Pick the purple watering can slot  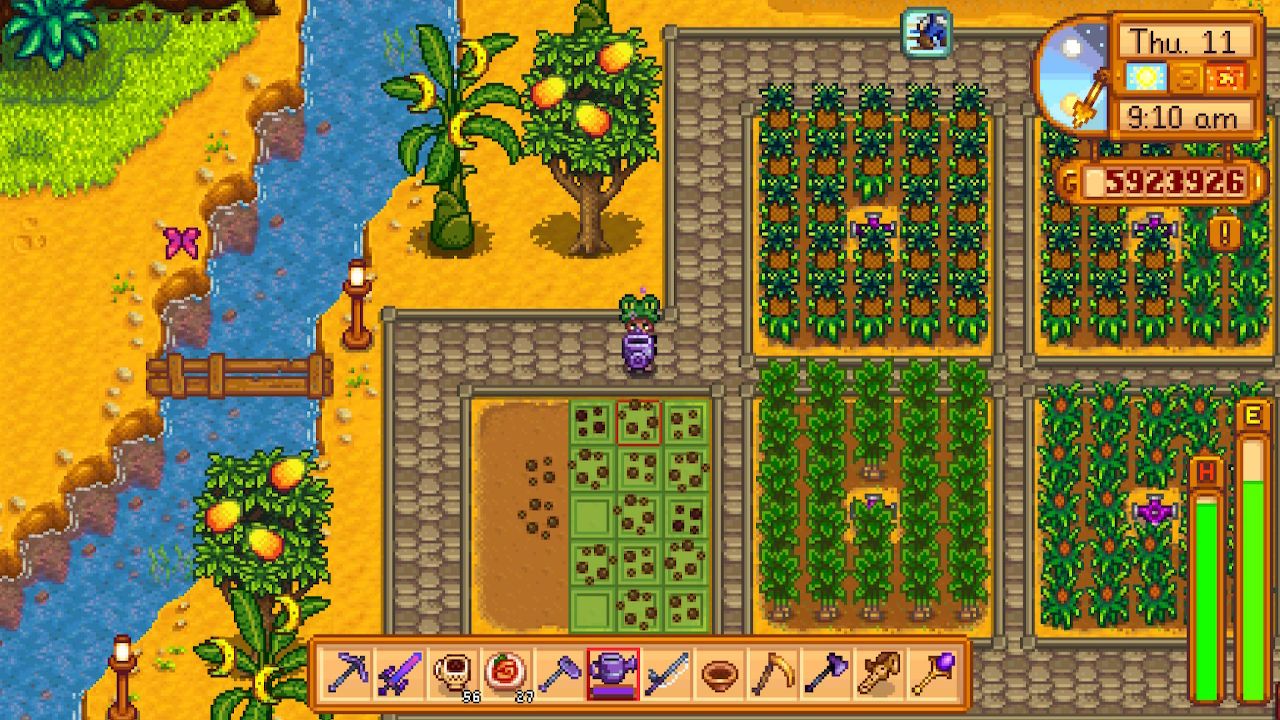tap(612, 674)
